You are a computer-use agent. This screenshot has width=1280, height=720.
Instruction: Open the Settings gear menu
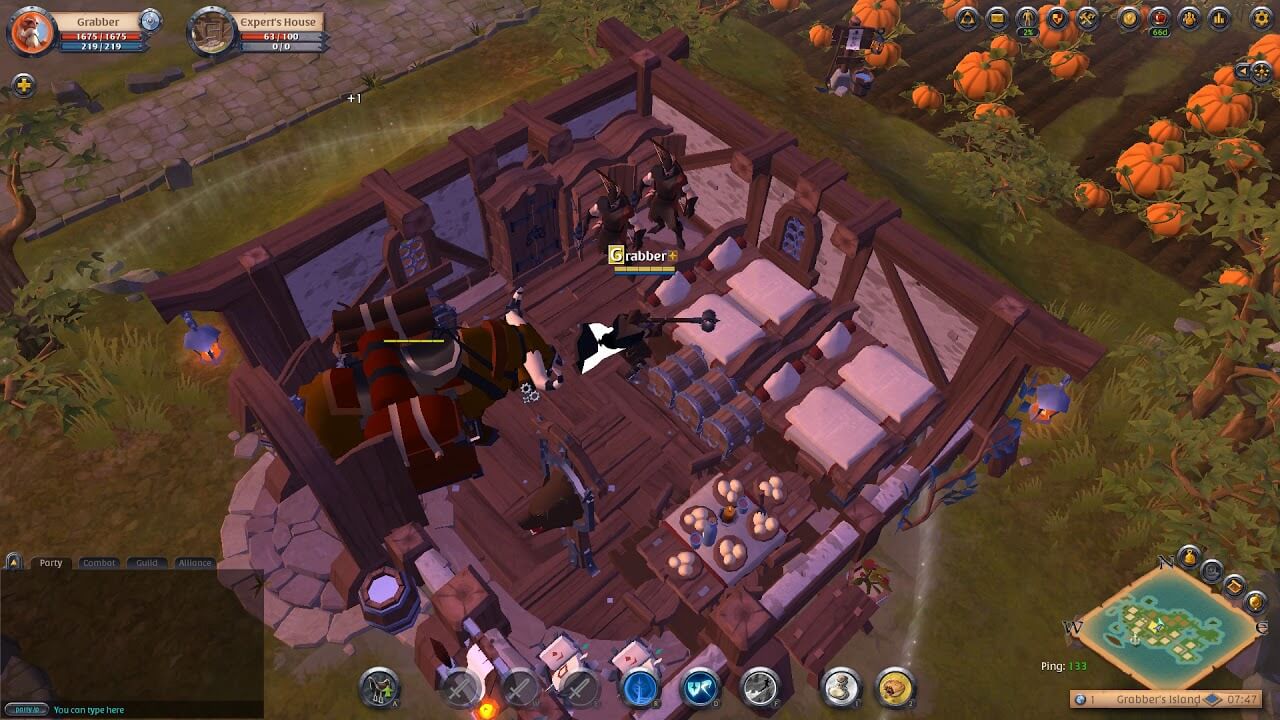click(x=1260, y=18)
